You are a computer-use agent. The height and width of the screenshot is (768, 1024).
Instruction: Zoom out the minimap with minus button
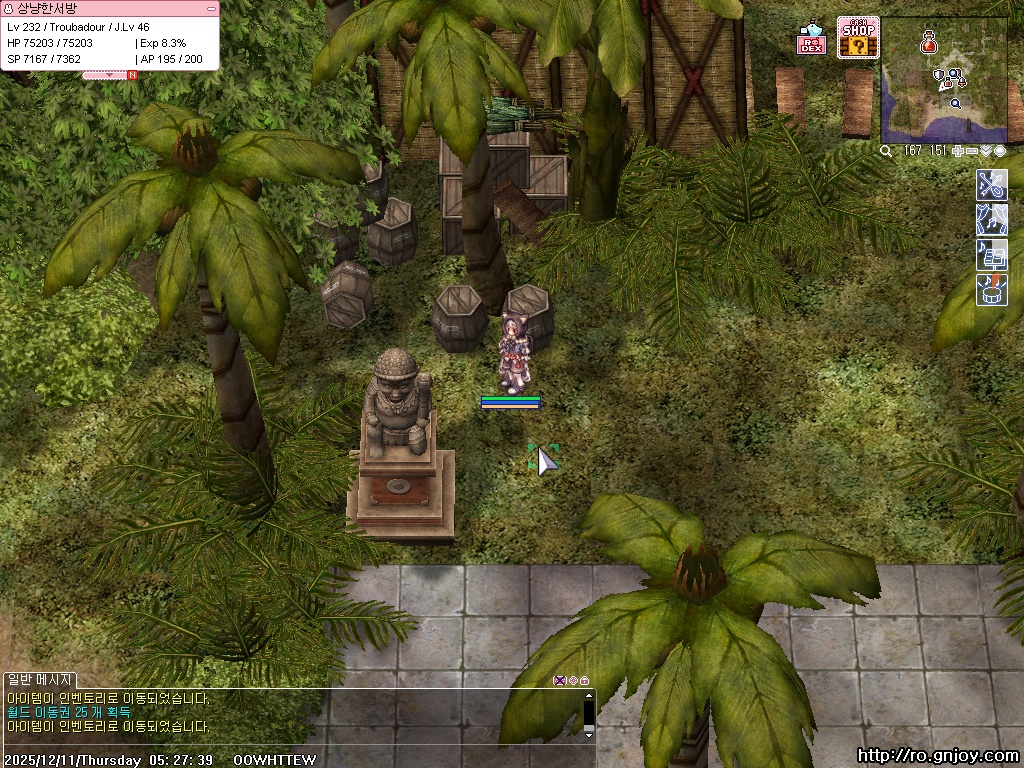(972, 151)
